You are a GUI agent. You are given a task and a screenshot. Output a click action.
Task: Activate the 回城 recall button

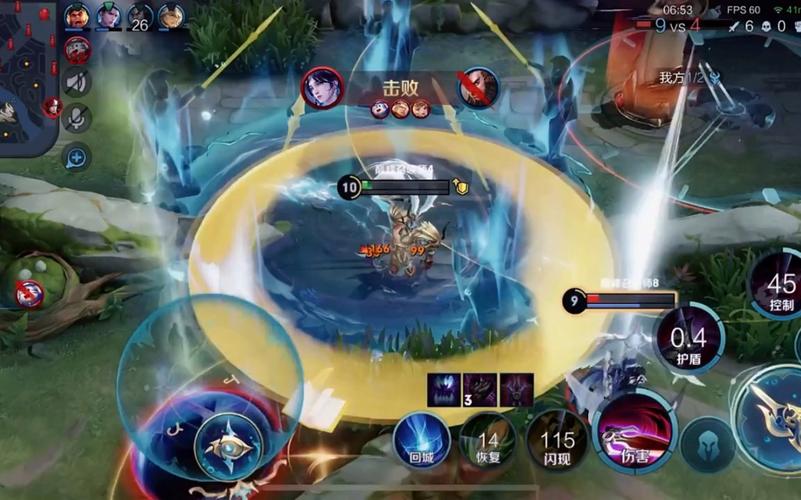click(x=421, y=438)
